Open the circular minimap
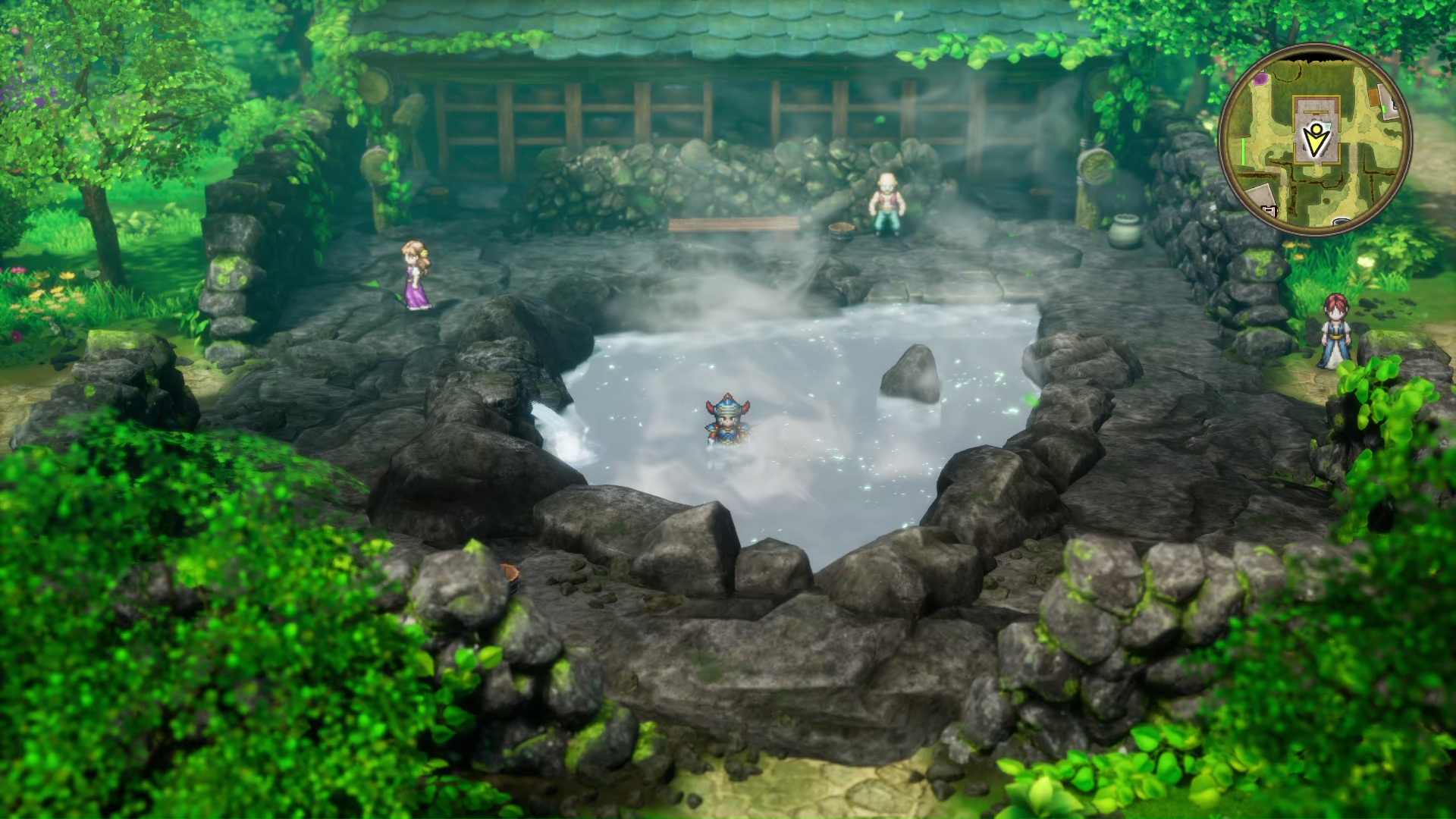Screen dimensions: 1456x819 (x=1315, y=140)
